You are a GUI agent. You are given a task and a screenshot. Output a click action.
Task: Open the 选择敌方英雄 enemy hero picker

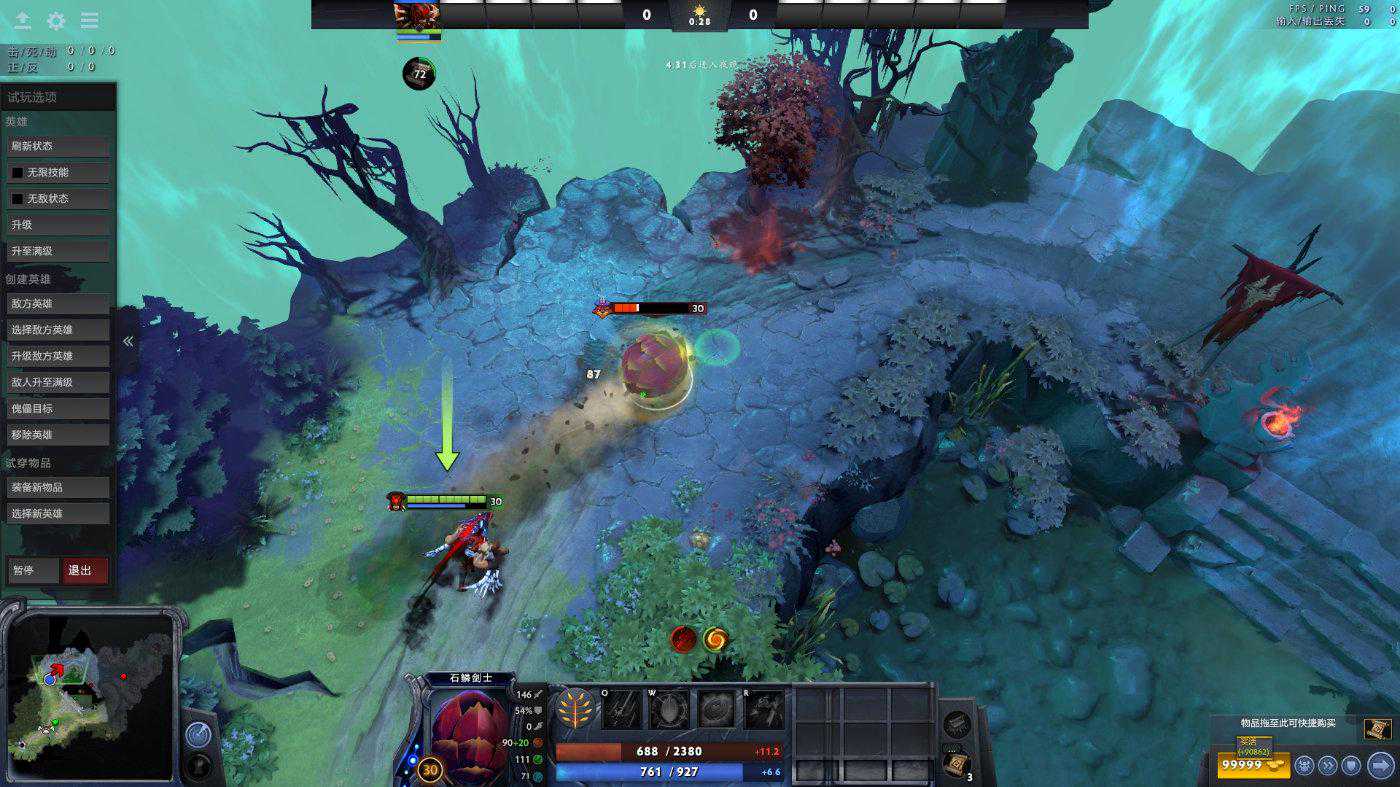click(x=59, y=329)
